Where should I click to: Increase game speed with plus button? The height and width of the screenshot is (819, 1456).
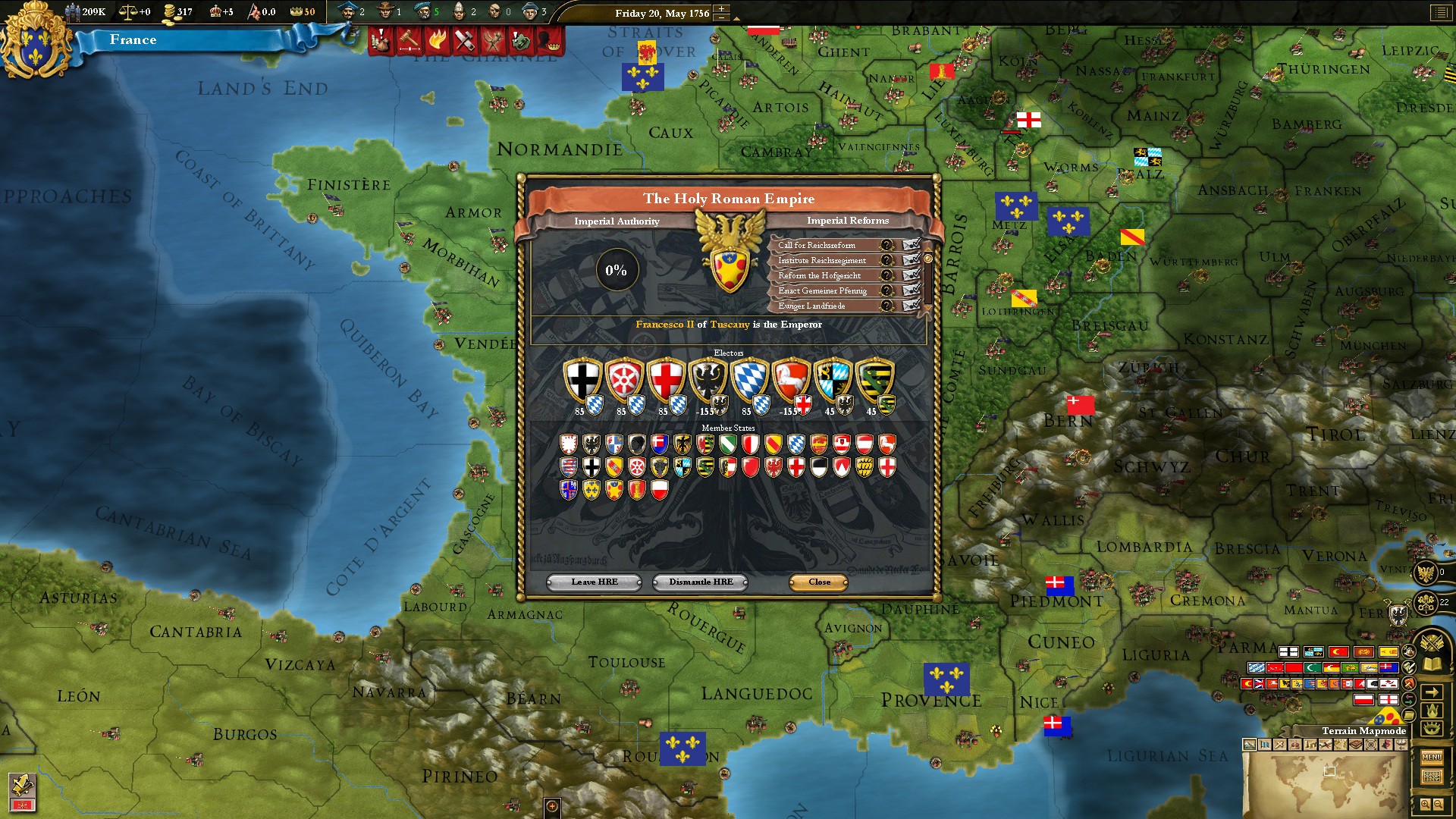721,9
